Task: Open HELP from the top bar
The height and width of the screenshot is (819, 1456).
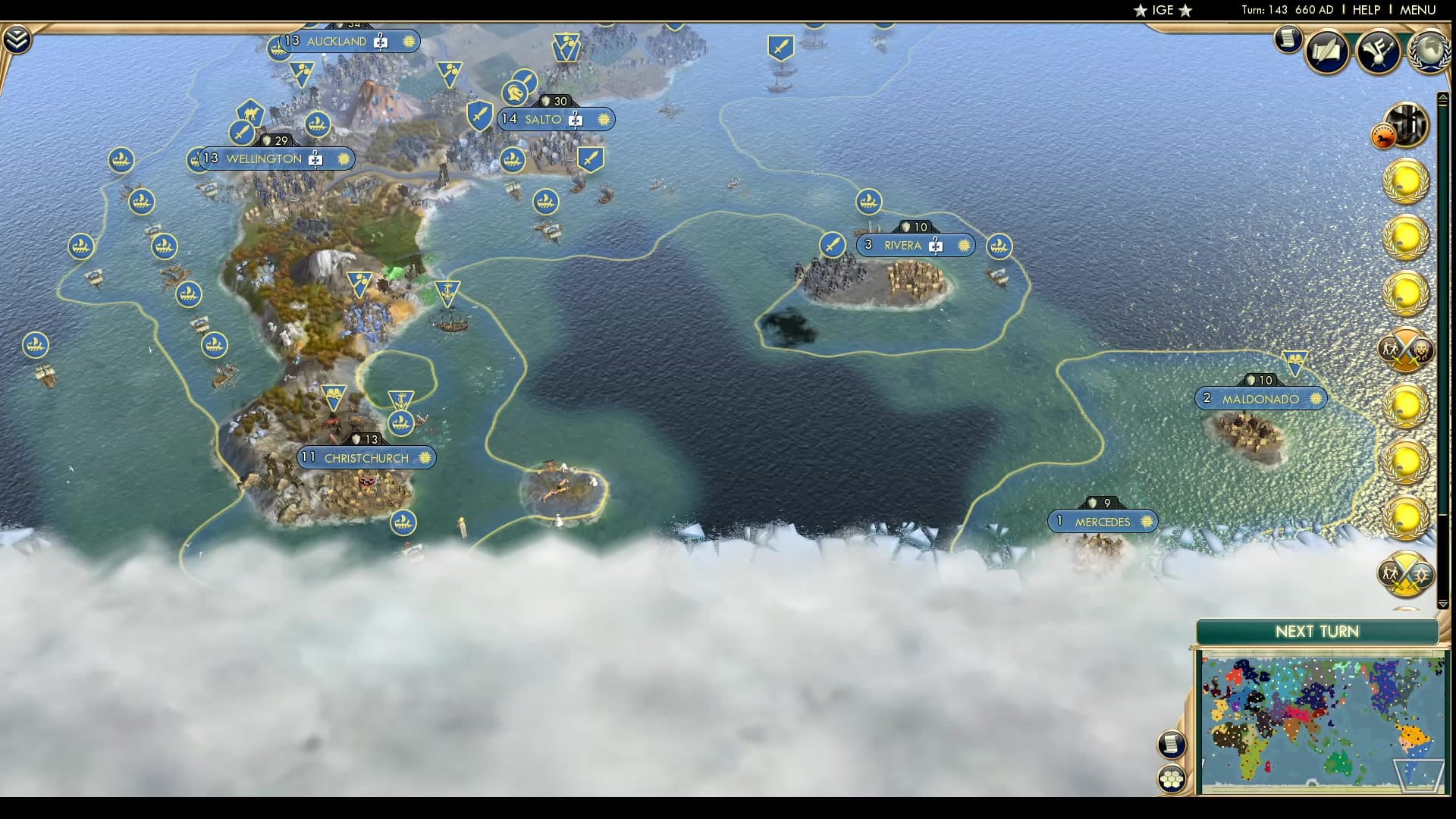Action: coord(1366,10)
